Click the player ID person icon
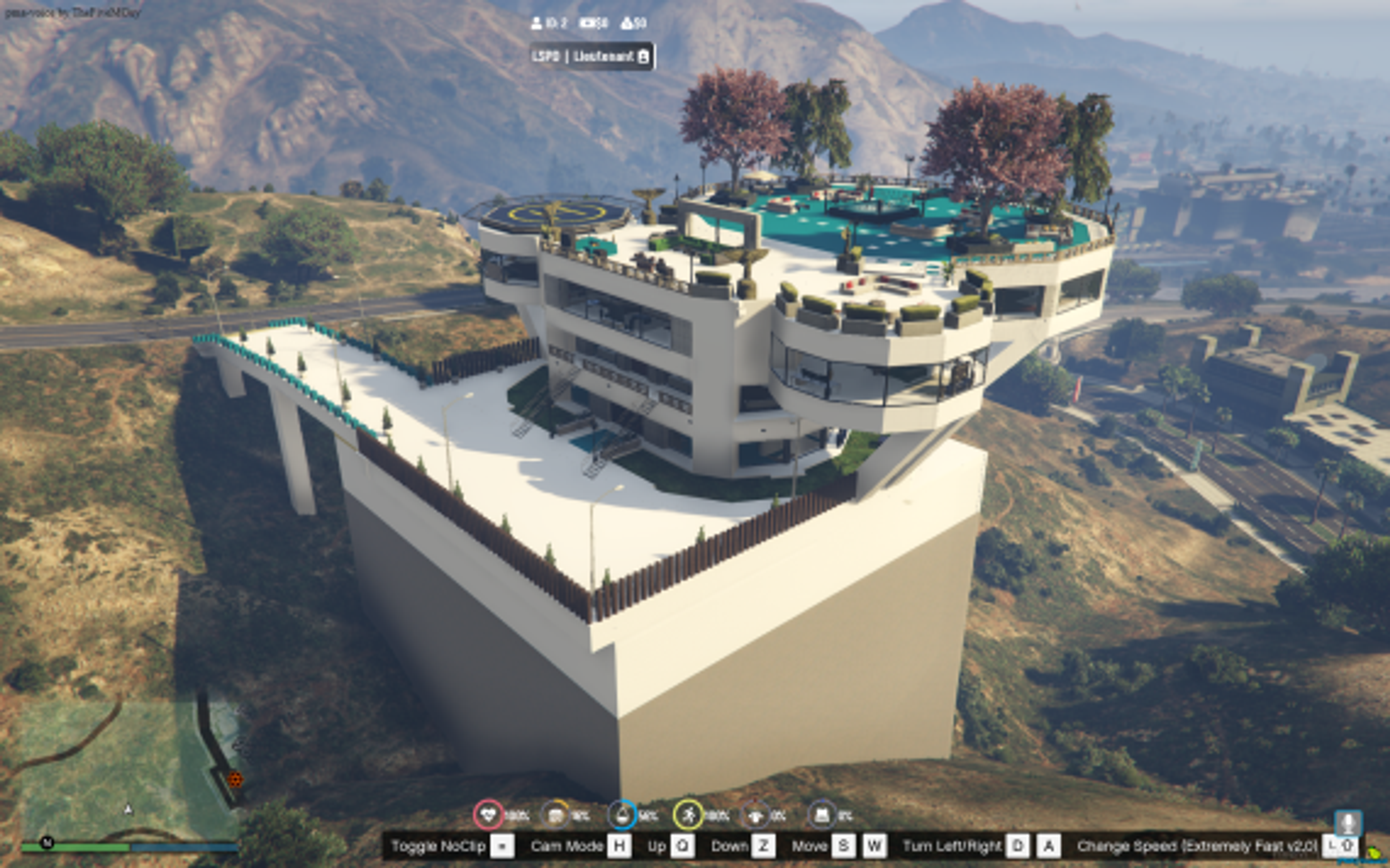 coord(536,23)
